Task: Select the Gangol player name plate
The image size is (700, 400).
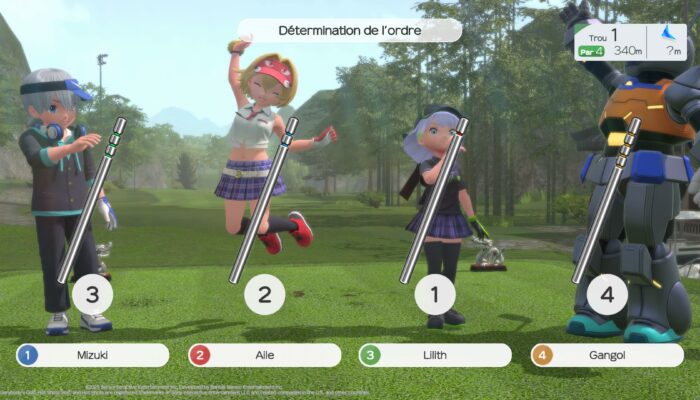Action: 607,355
